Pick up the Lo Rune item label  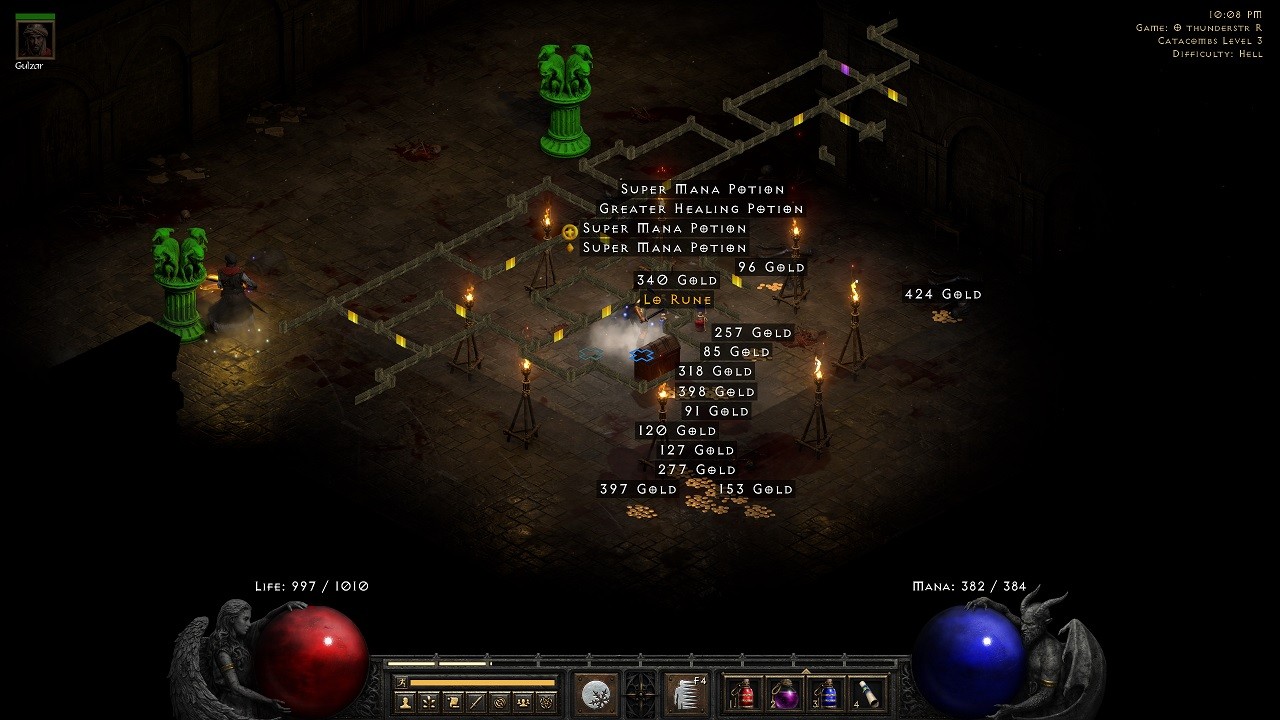click(x=677, y=300)
